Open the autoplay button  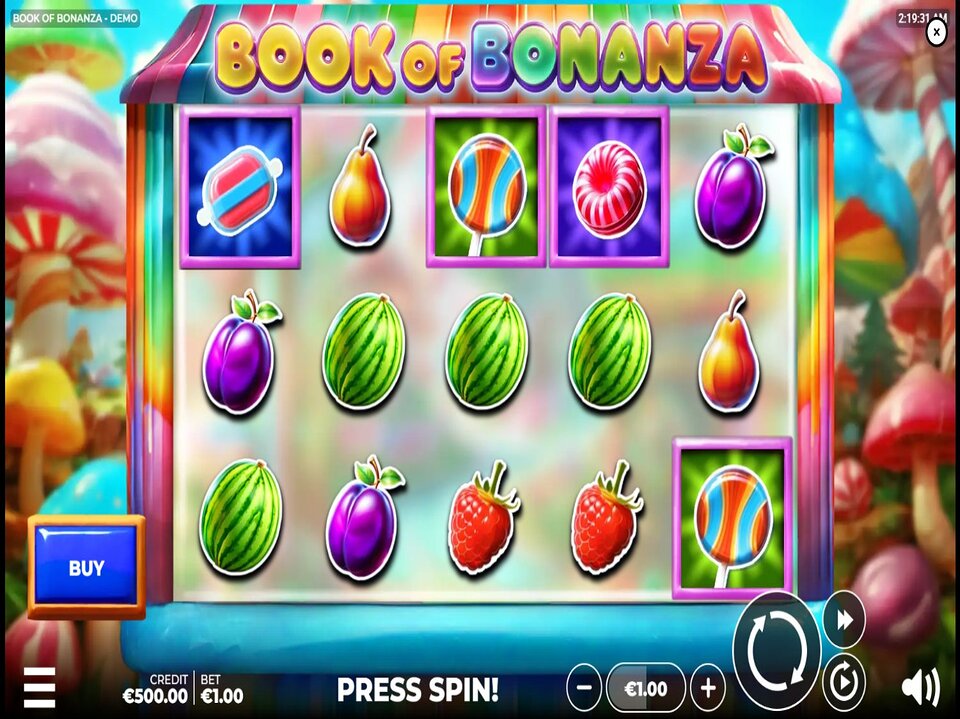(x=844, y=685)
